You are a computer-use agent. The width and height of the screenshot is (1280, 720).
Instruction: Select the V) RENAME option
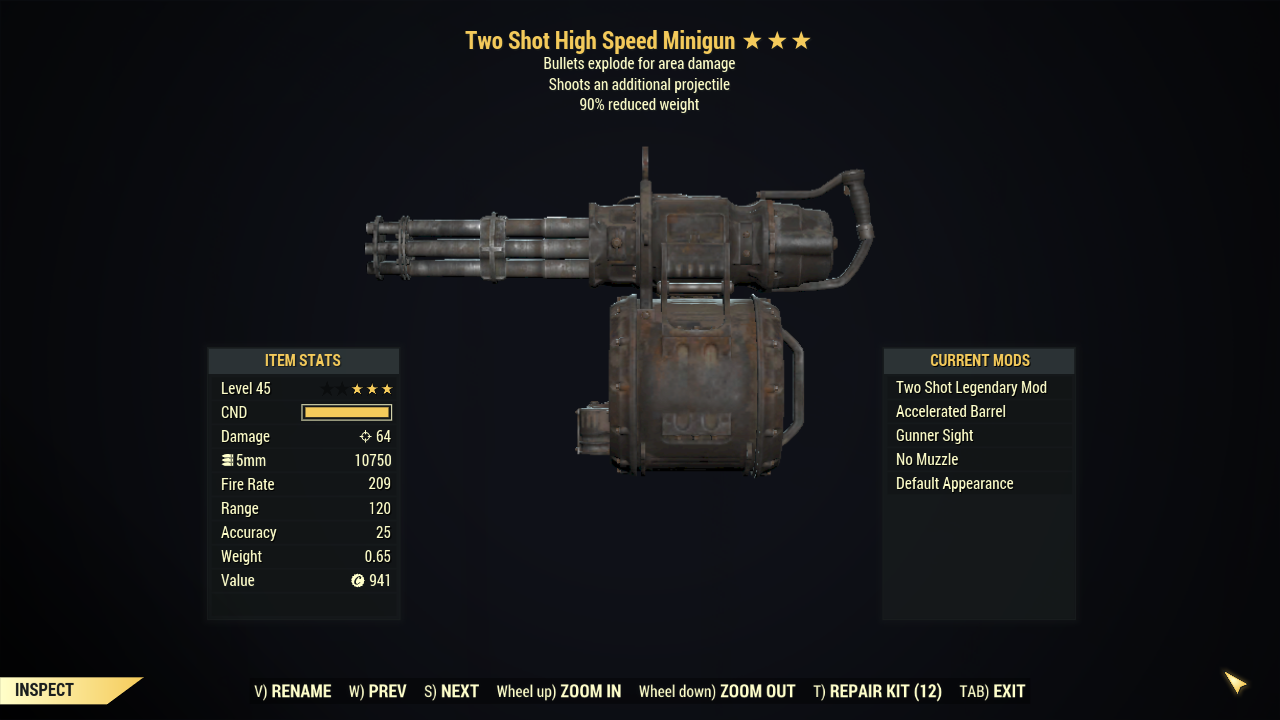pos(293,691)
